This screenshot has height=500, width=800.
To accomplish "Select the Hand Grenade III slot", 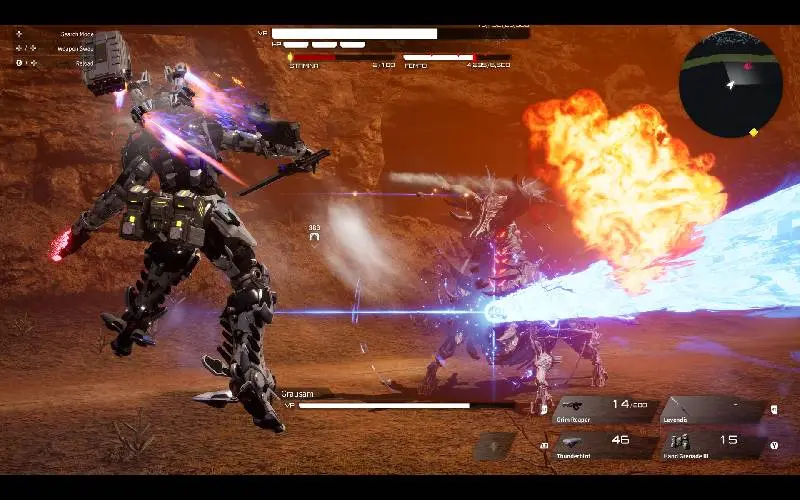I will (712, 444).
